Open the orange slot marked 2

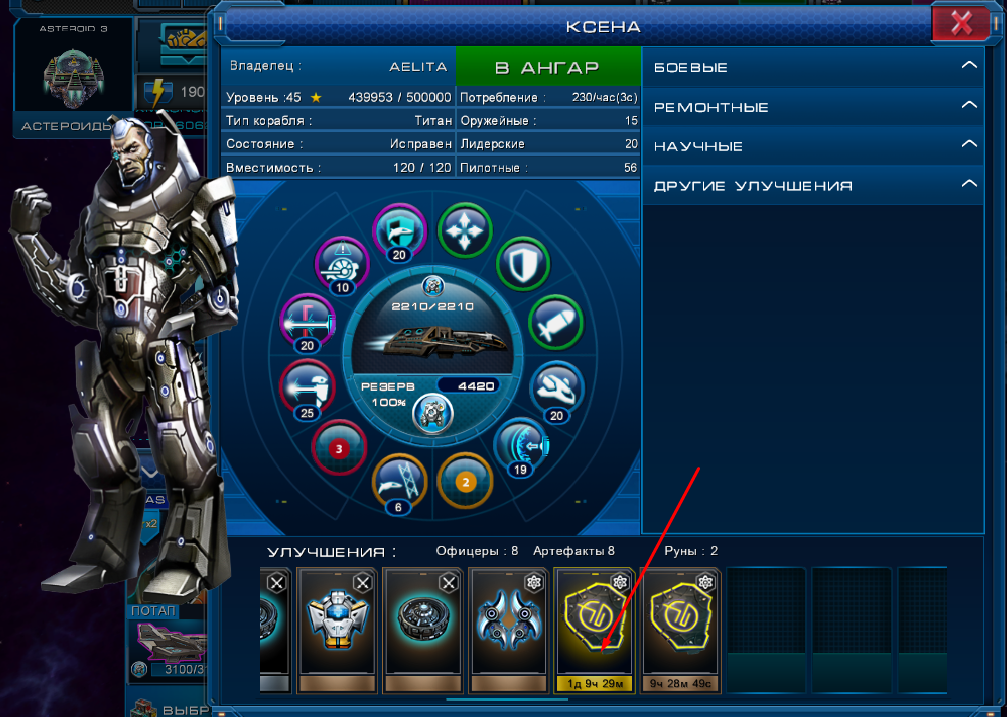coord(464,480)
